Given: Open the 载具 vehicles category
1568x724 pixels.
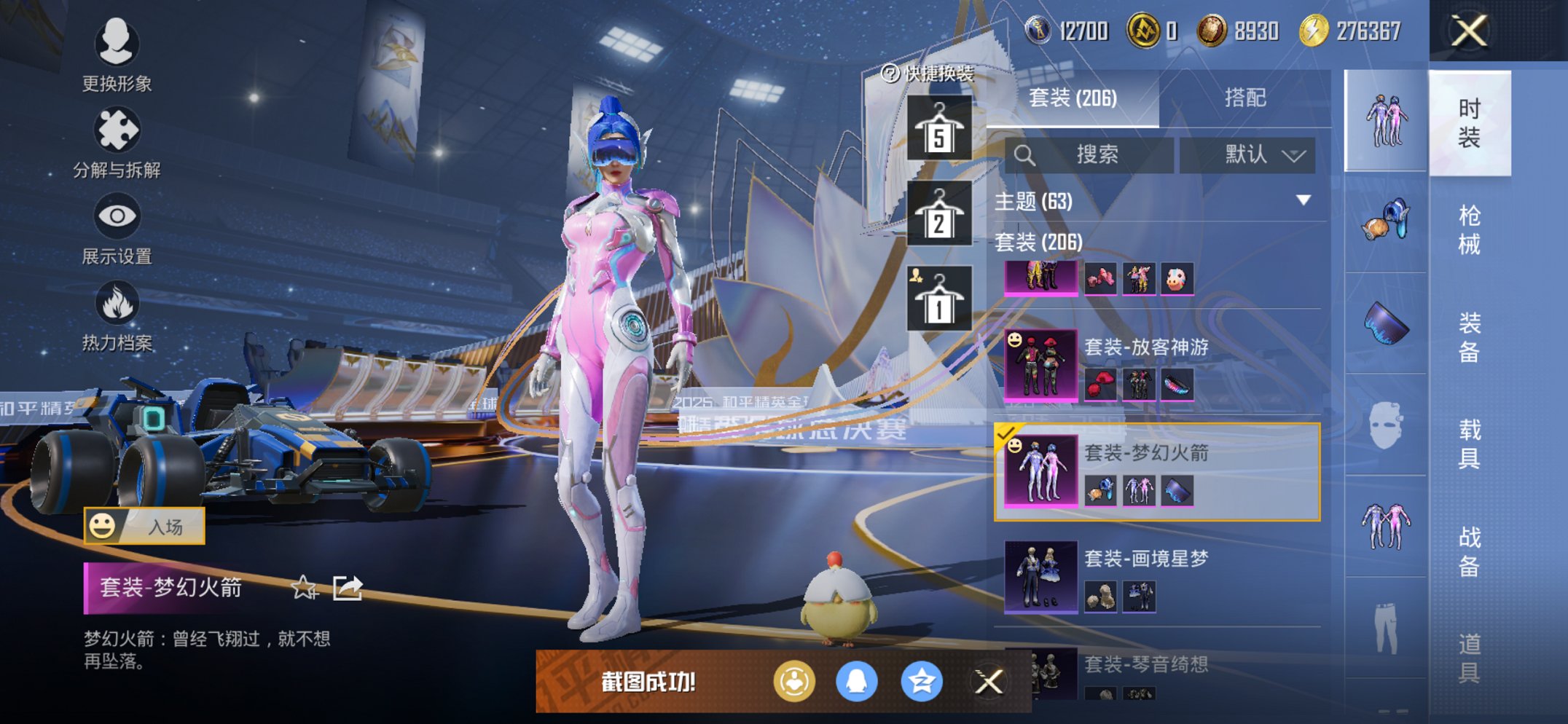Looking at the screenshot, I should point(1469,444).
